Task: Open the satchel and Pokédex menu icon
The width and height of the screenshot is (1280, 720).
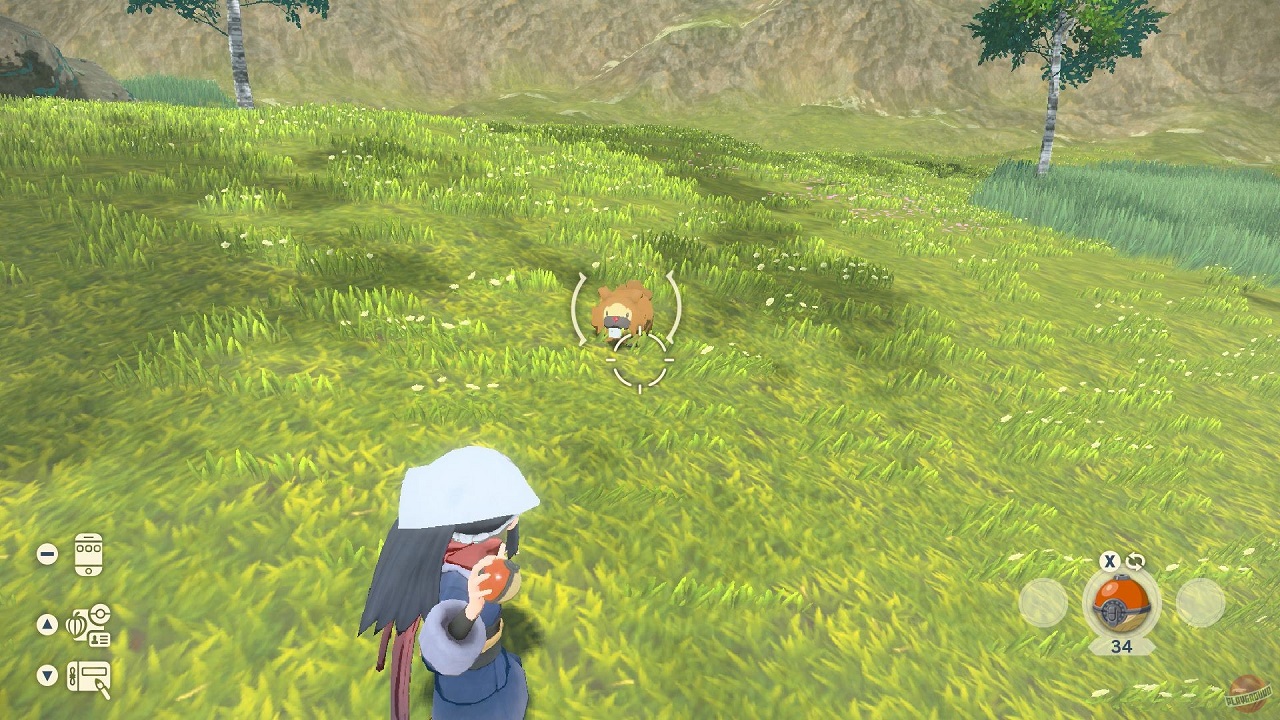Action: (x=88, y=625)
